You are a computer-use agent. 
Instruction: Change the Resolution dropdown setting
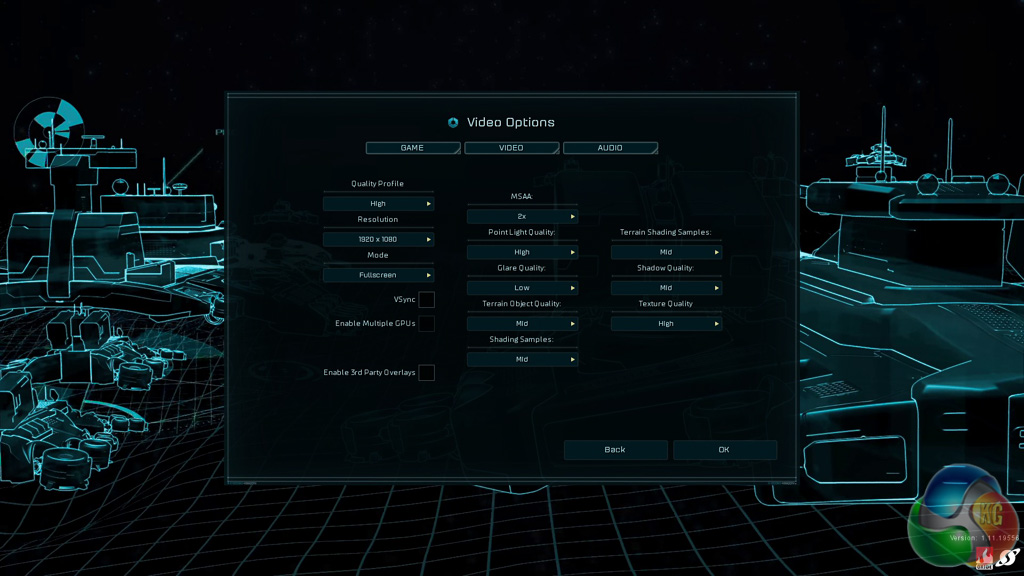point(378,240)
